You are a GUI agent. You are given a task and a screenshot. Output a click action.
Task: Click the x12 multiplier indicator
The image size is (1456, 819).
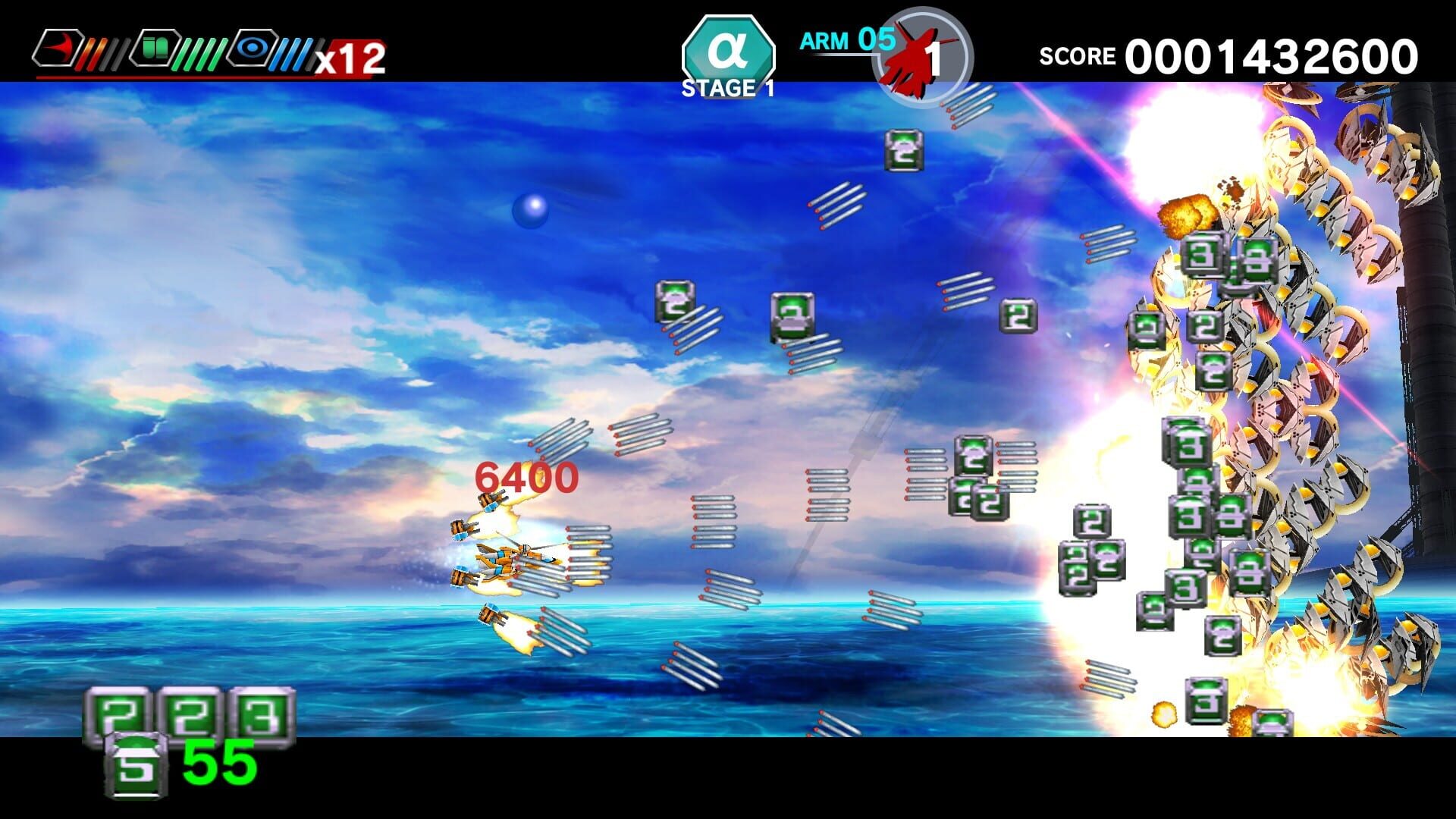tap(355, 57)
